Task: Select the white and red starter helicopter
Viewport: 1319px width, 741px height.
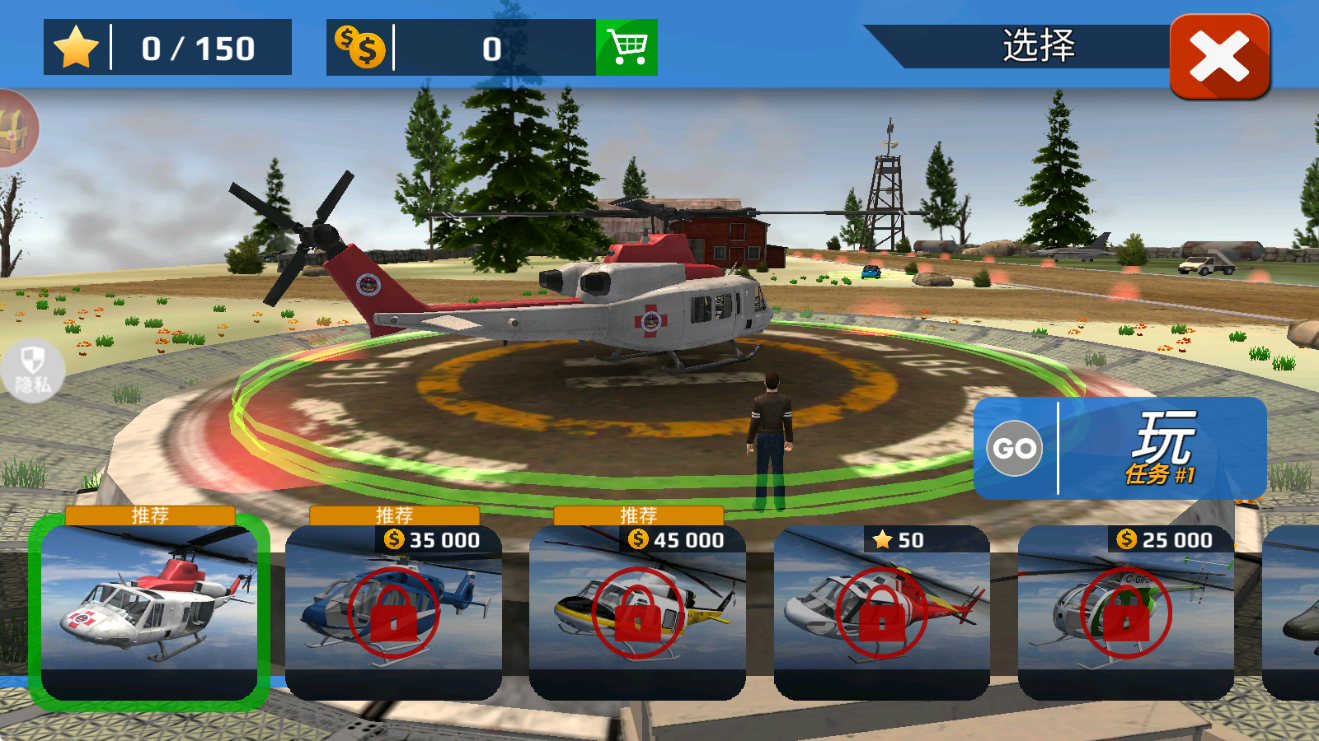Action: 149,612
